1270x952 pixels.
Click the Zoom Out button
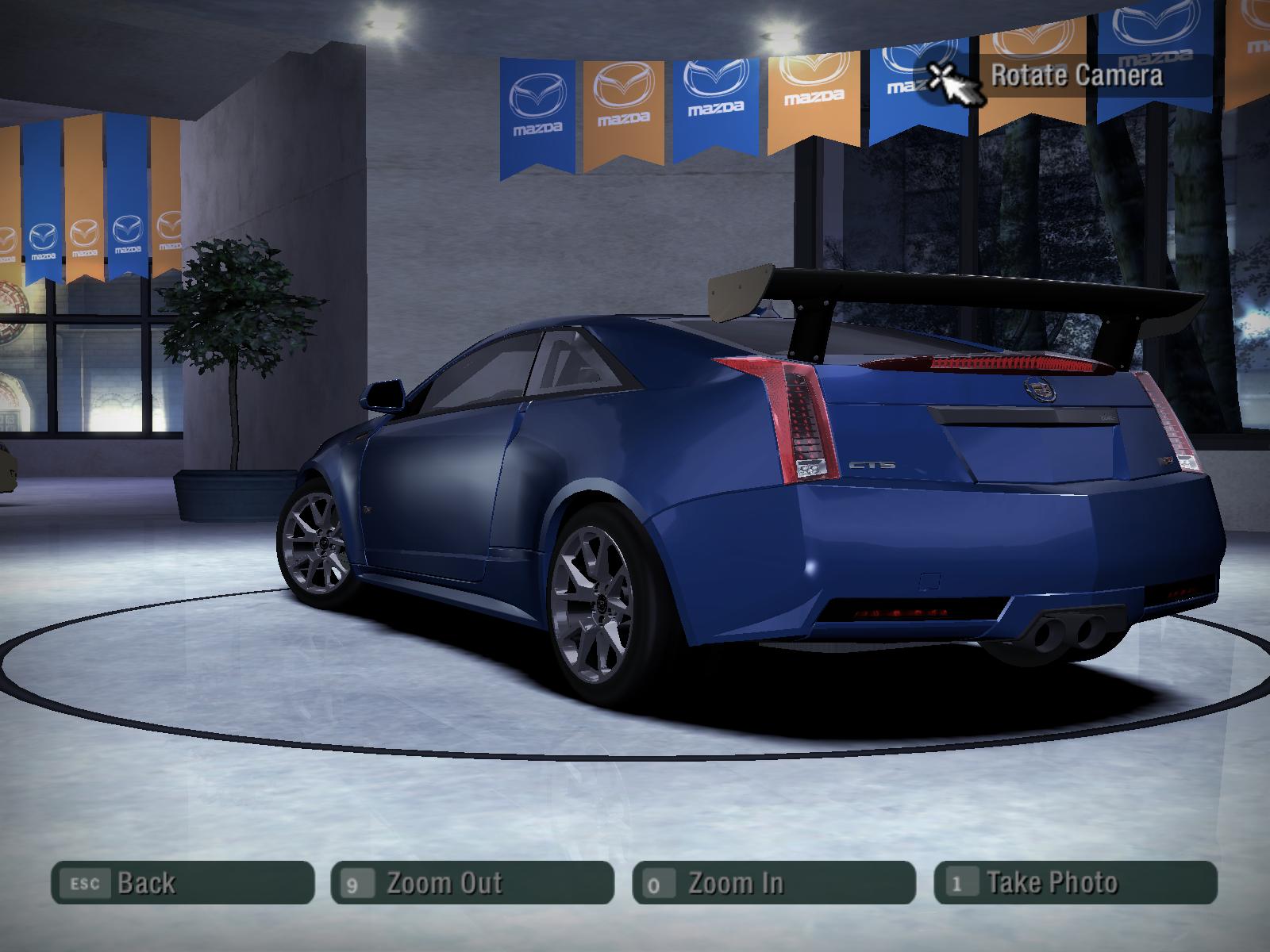coord(472,883)
